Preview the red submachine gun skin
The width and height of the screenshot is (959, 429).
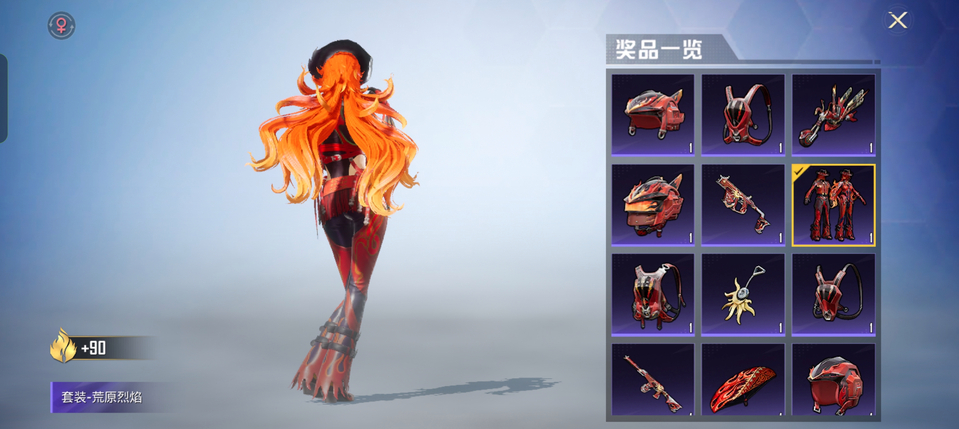744,205
